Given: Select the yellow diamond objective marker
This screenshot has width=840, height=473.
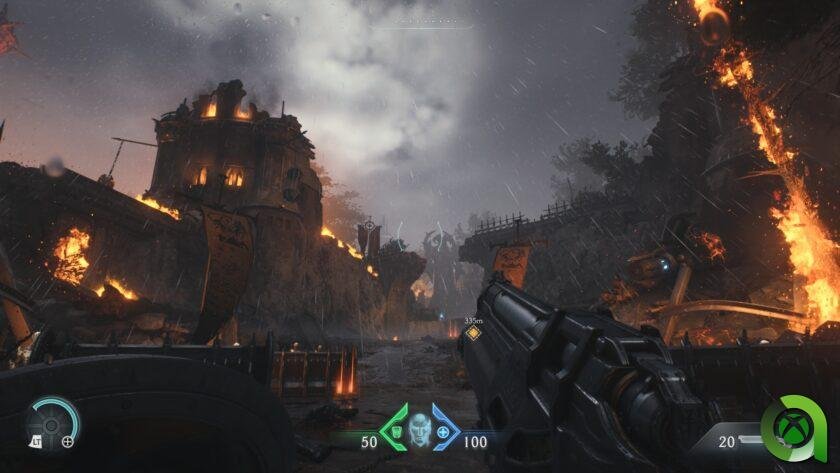Looking at the screenshot, I should (x=473, y=333).
